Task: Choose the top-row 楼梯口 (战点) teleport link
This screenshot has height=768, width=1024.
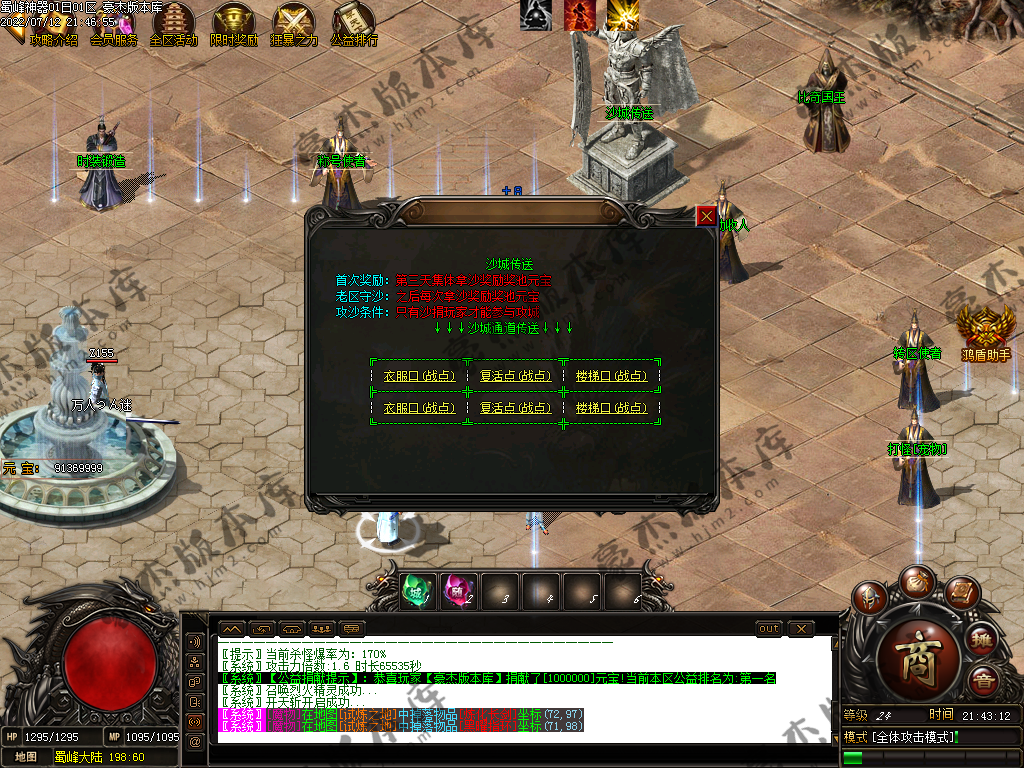Action: pyautogui.click(x=611, y=377)
